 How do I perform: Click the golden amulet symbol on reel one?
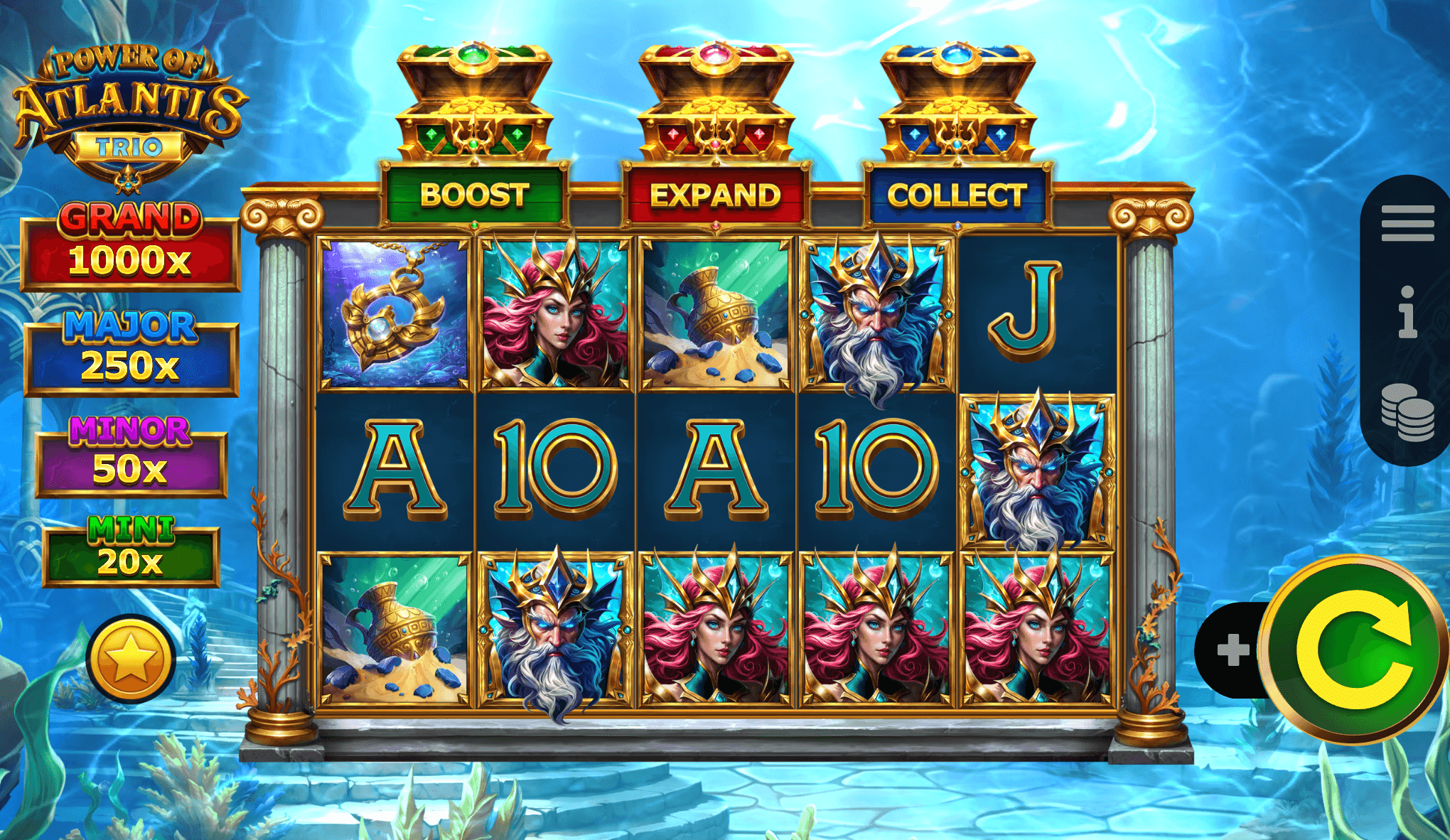pyautogui.click(x=397, y=313)
